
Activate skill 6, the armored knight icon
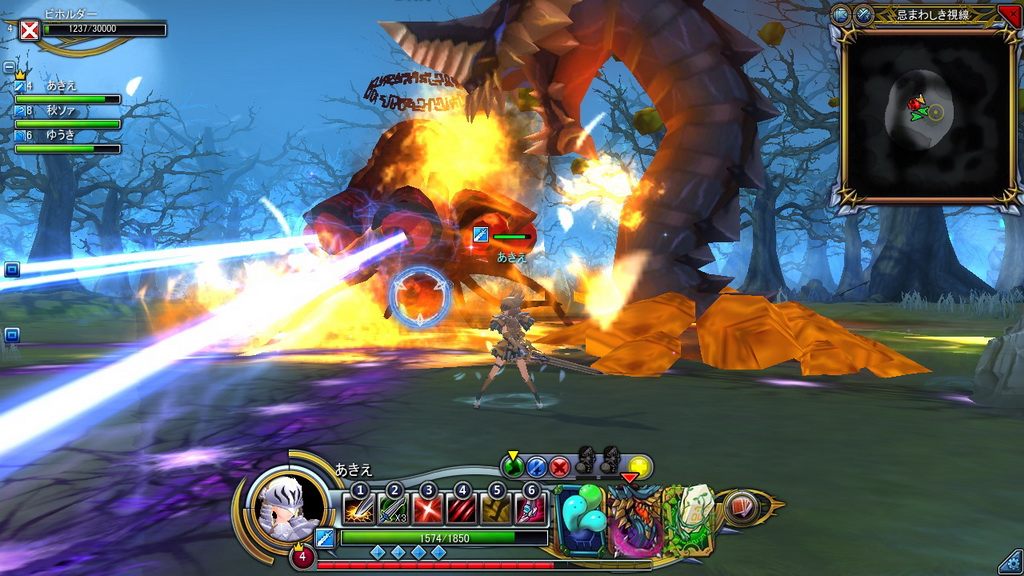(530, 509)
